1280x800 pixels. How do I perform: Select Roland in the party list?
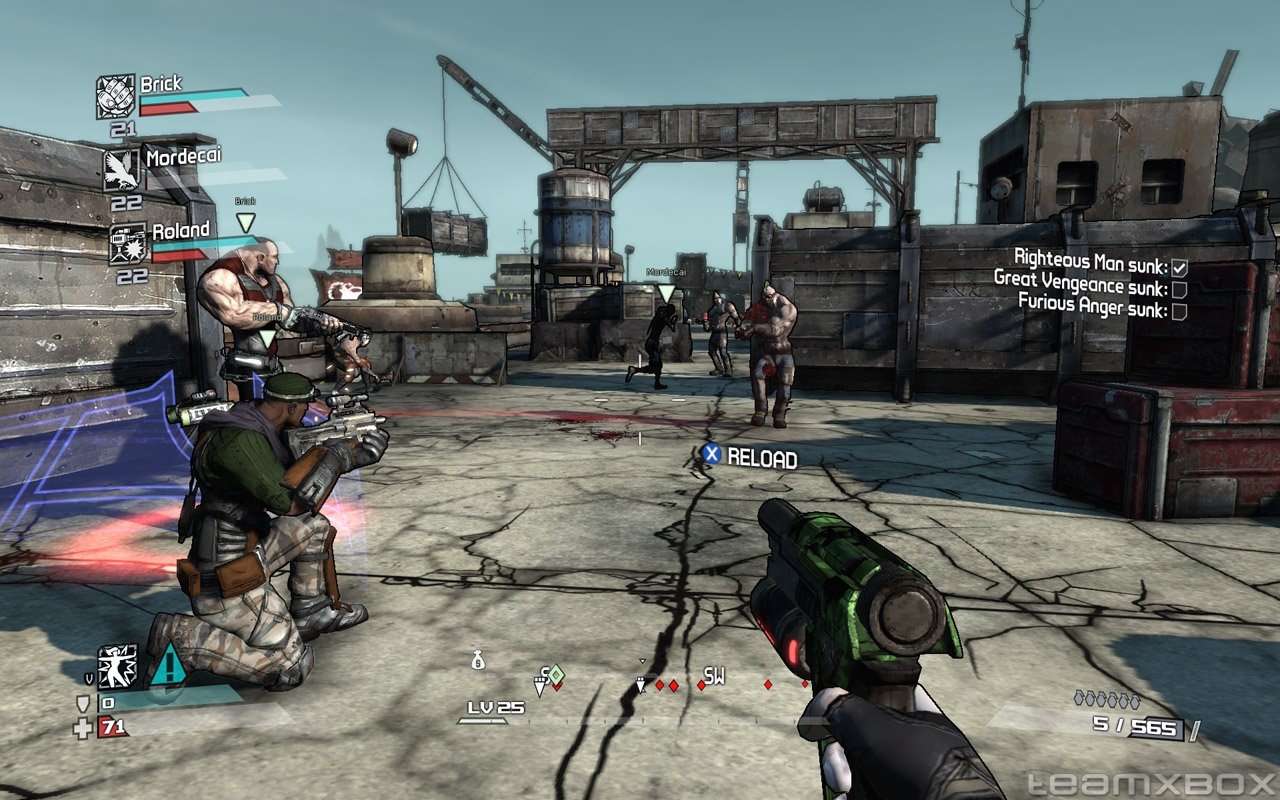pyautogui.click(x=180, y=230)
